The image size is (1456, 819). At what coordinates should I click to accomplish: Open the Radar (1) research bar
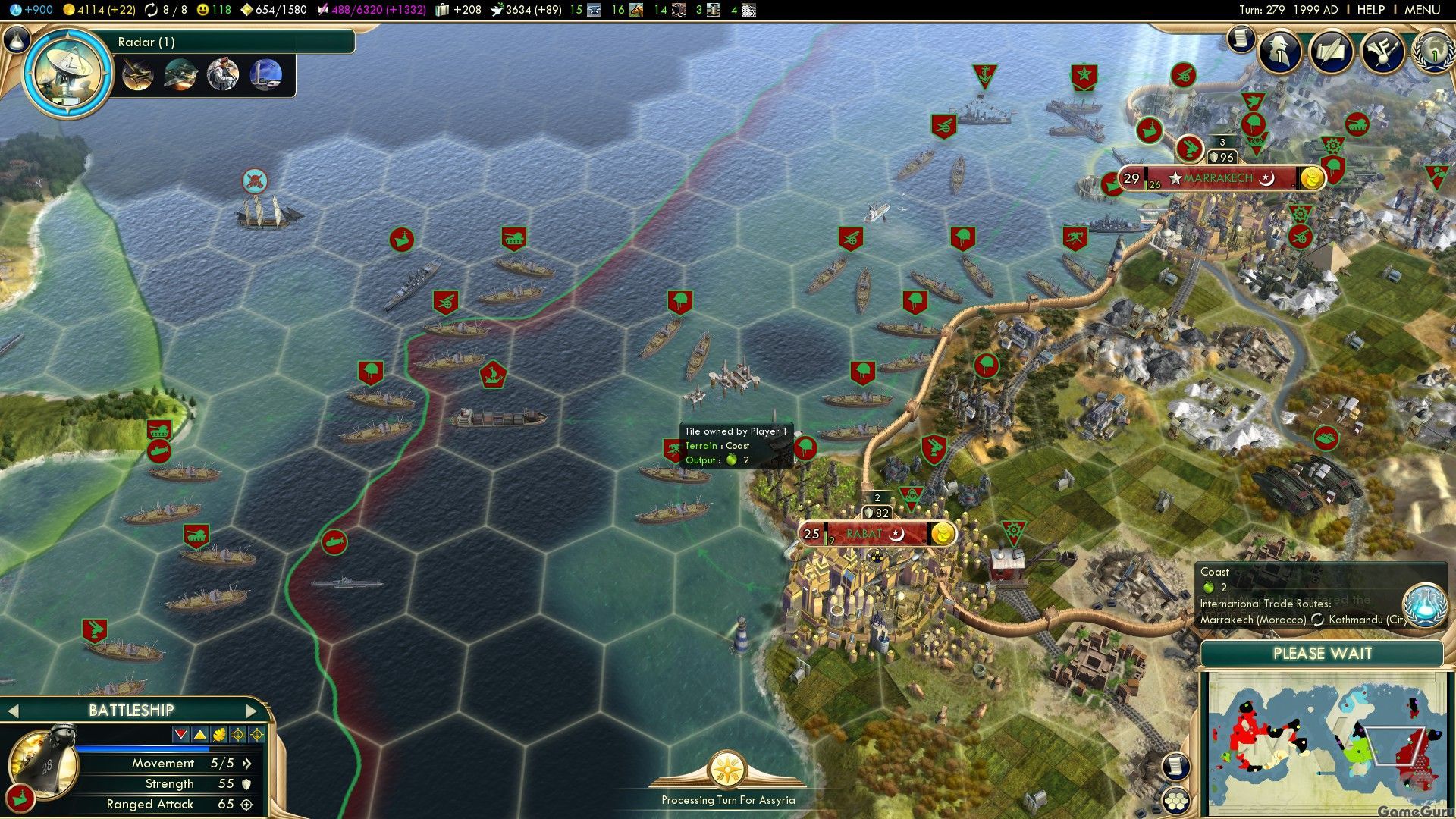[x=235, y=42]
